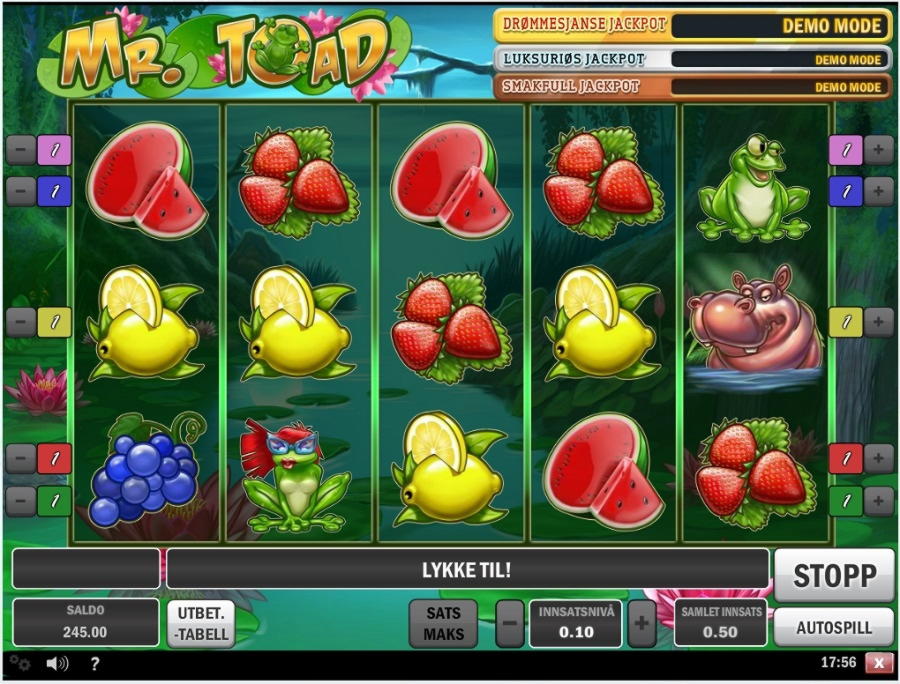
Task: Remove a coin from the left-side green payline
Action: [x=21, y=499]
